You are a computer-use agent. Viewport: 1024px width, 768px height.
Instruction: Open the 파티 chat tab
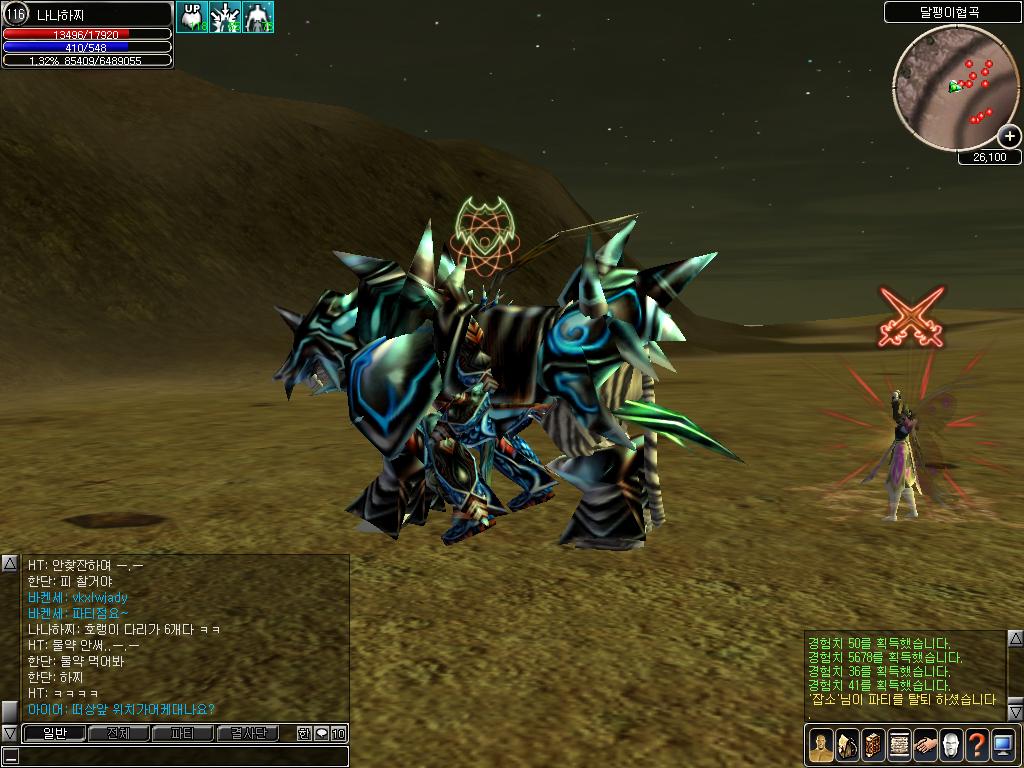pos(183,734)
